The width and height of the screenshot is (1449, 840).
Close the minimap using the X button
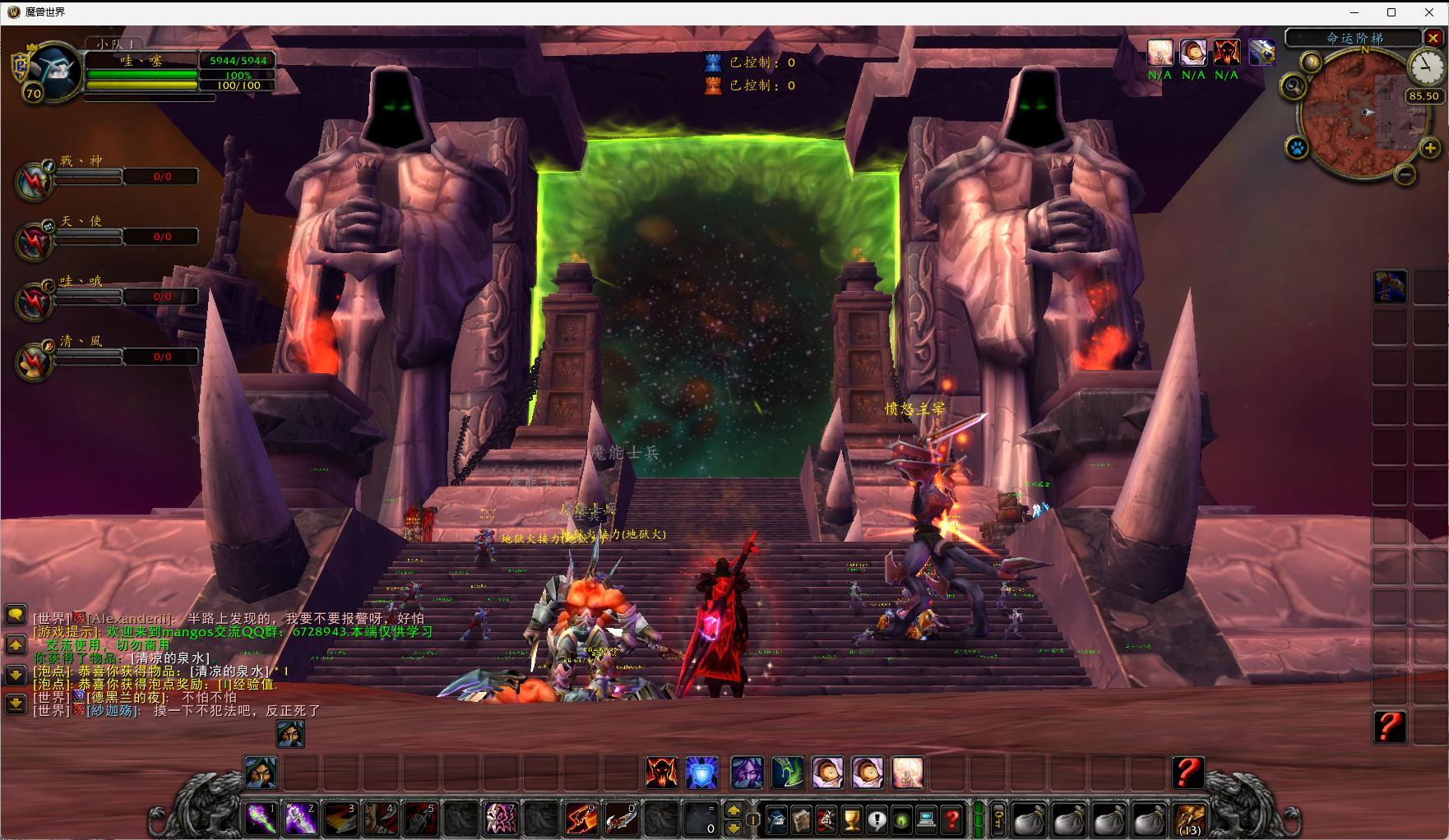1434,38
